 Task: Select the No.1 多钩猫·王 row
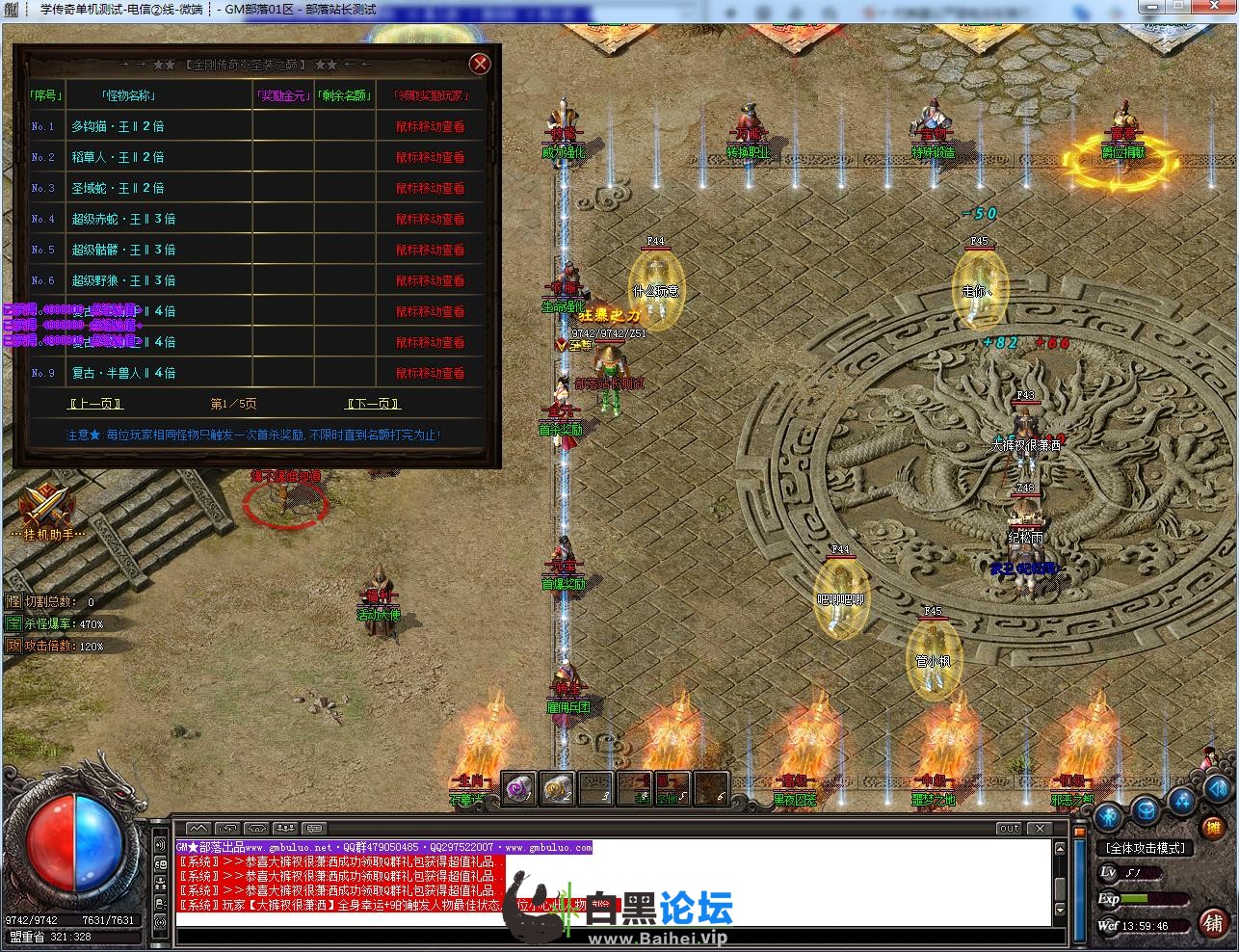tap(118, 126)
